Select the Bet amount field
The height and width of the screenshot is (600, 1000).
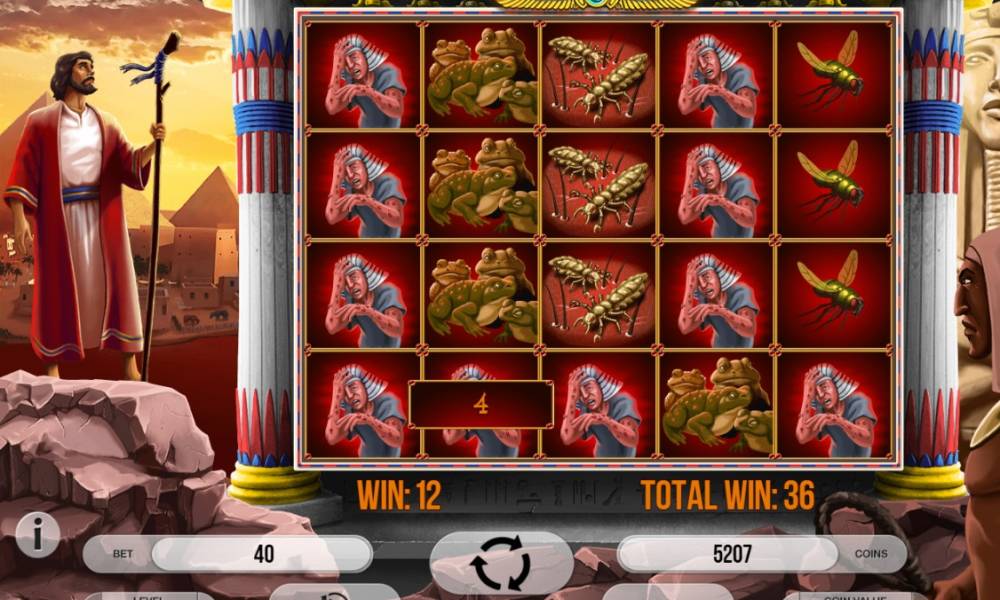262,554
